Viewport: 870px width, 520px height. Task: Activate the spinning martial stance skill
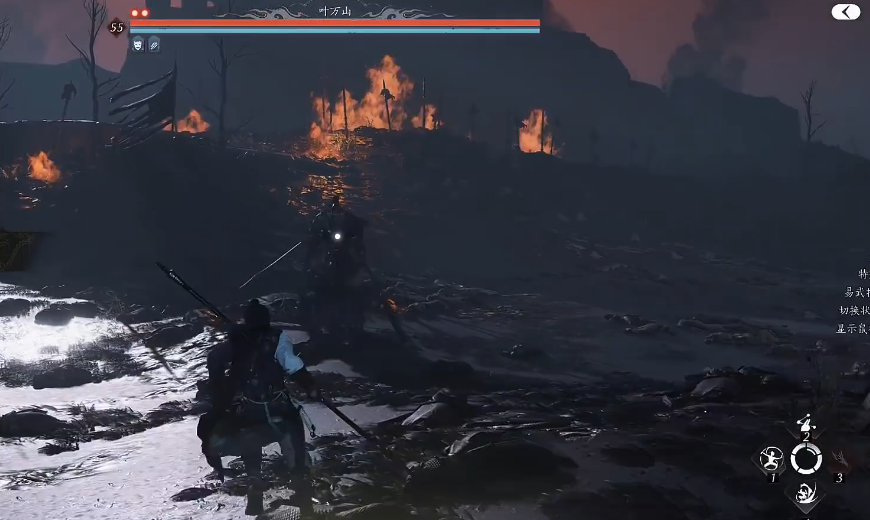[771, 459]
